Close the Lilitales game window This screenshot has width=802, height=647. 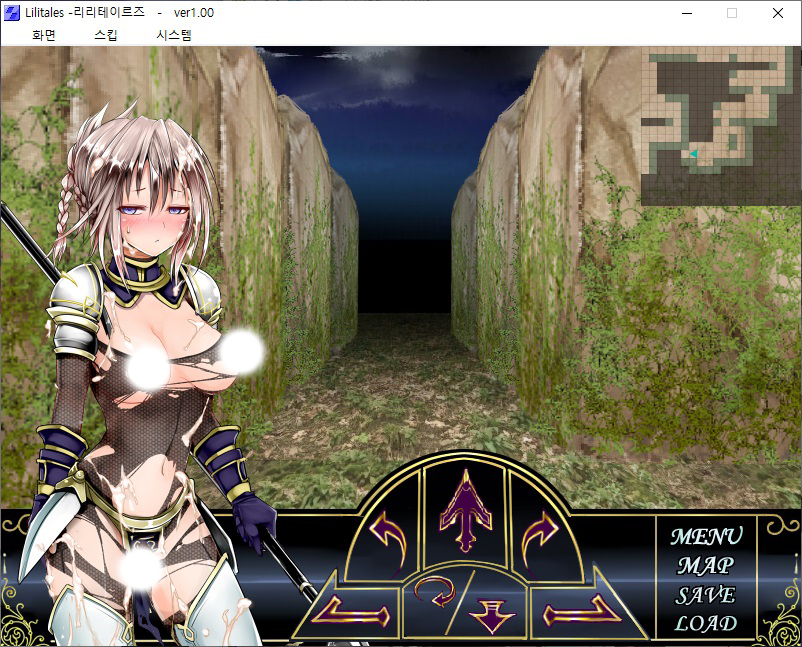(x=778, y=13)
